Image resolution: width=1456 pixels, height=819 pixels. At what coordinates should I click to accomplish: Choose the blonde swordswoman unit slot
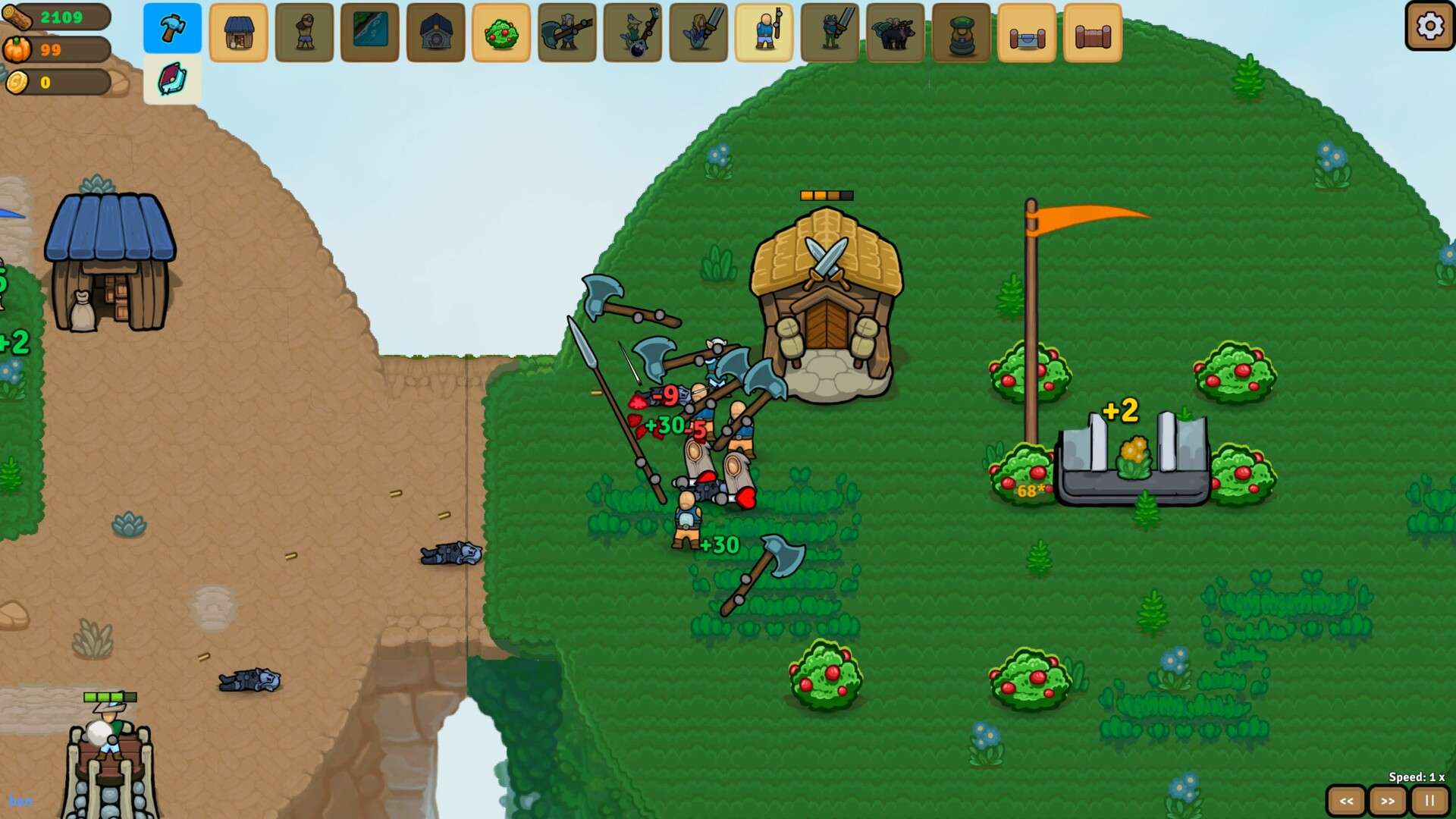pos(698,33)
